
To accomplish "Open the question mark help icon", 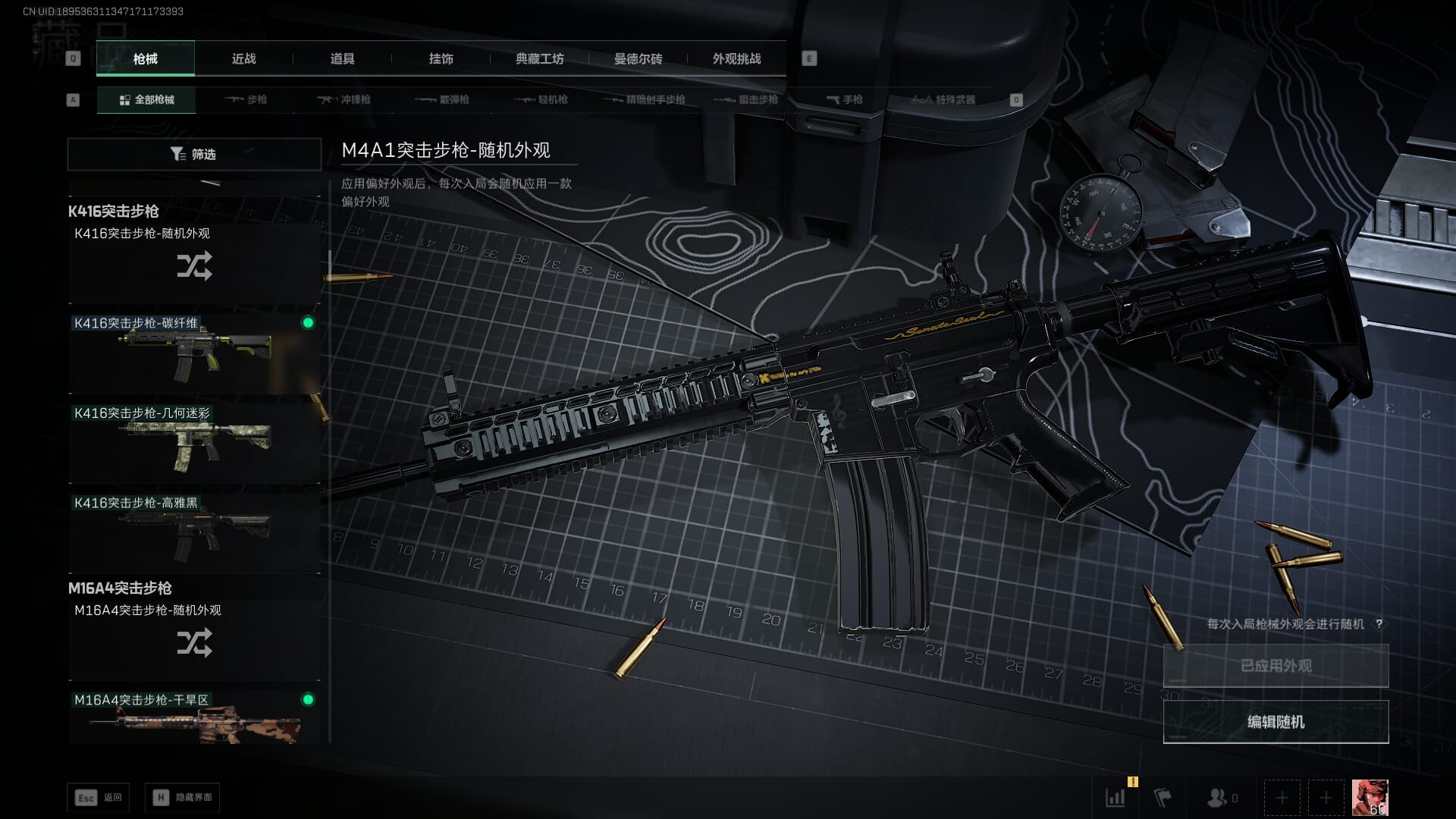I will 1379,624.
